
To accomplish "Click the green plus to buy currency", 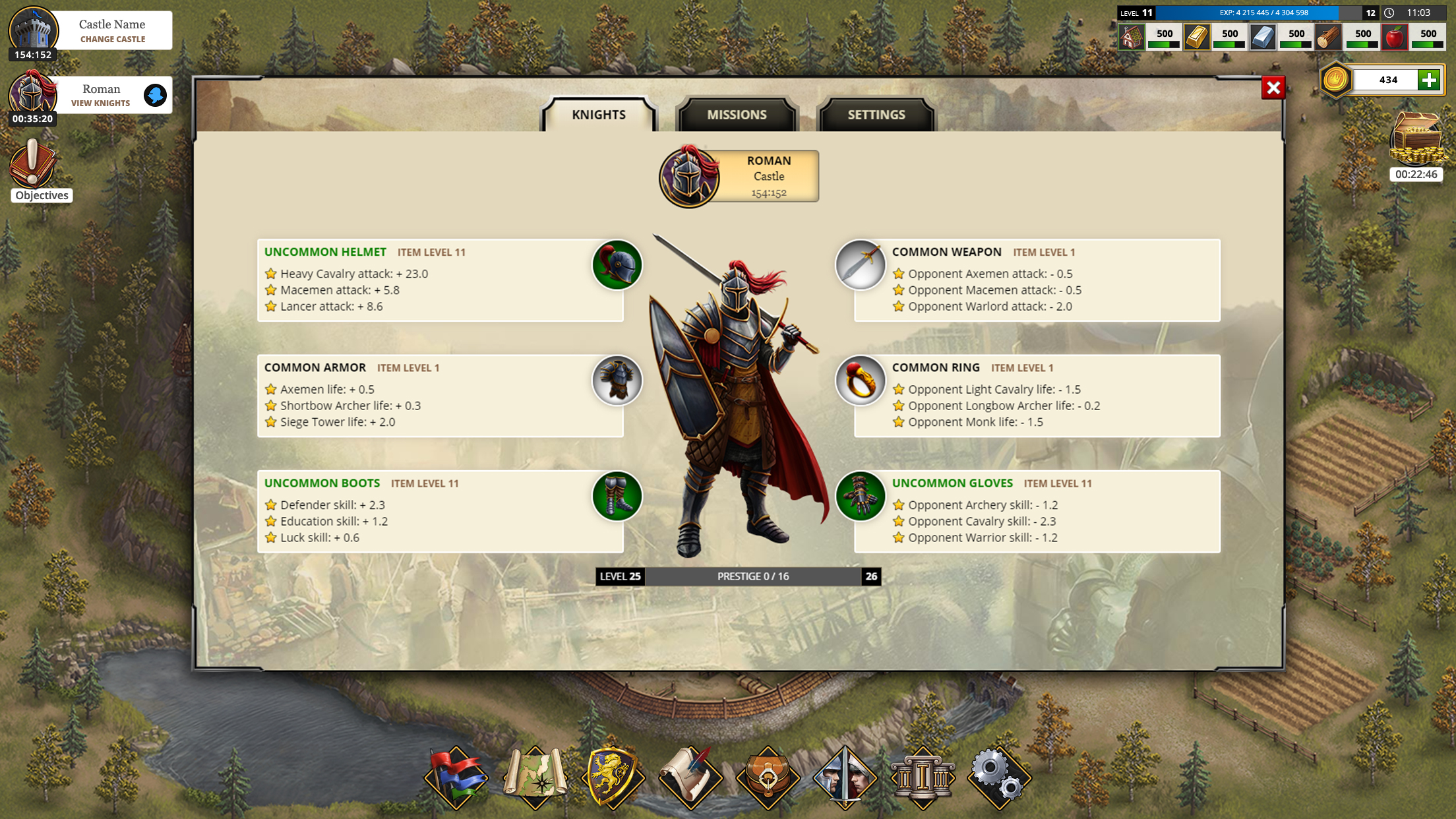I will [x=1430, y=80].
